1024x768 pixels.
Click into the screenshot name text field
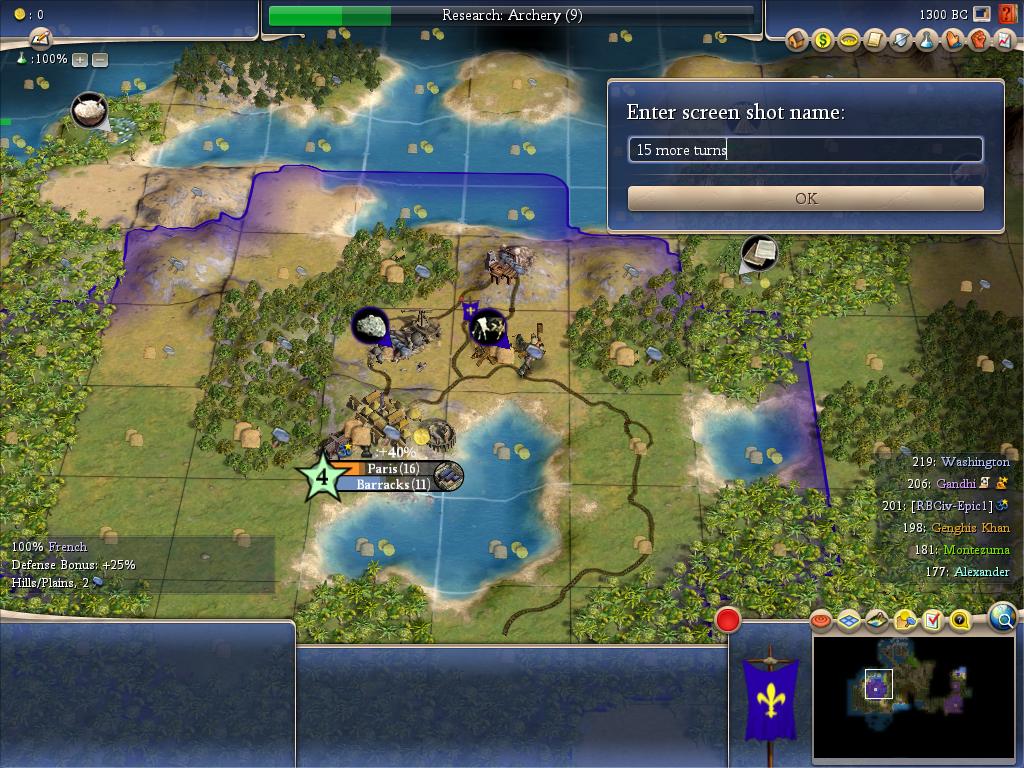point(805,150)
